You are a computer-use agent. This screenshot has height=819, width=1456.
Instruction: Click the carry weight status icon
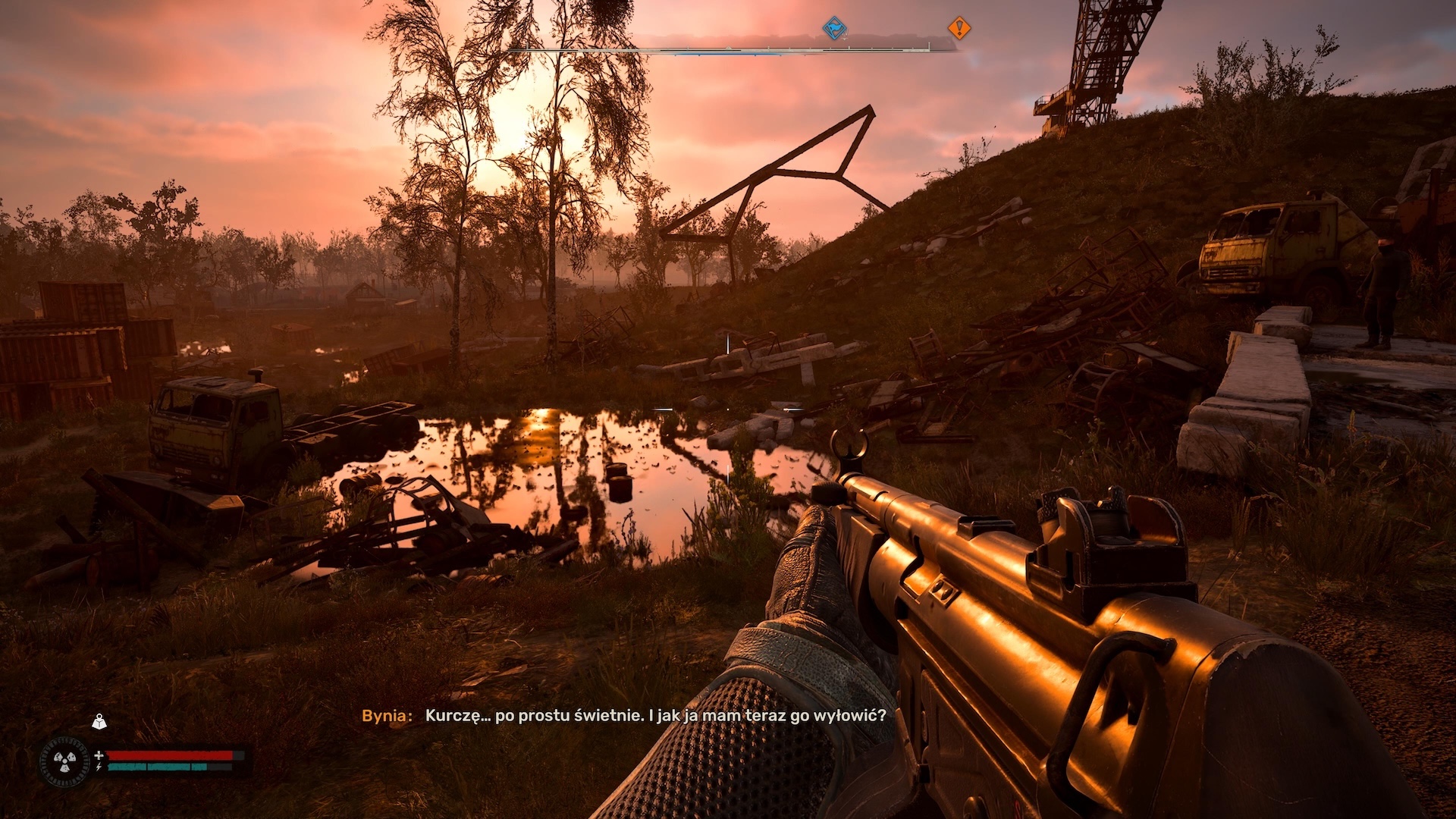coord(99,721)
